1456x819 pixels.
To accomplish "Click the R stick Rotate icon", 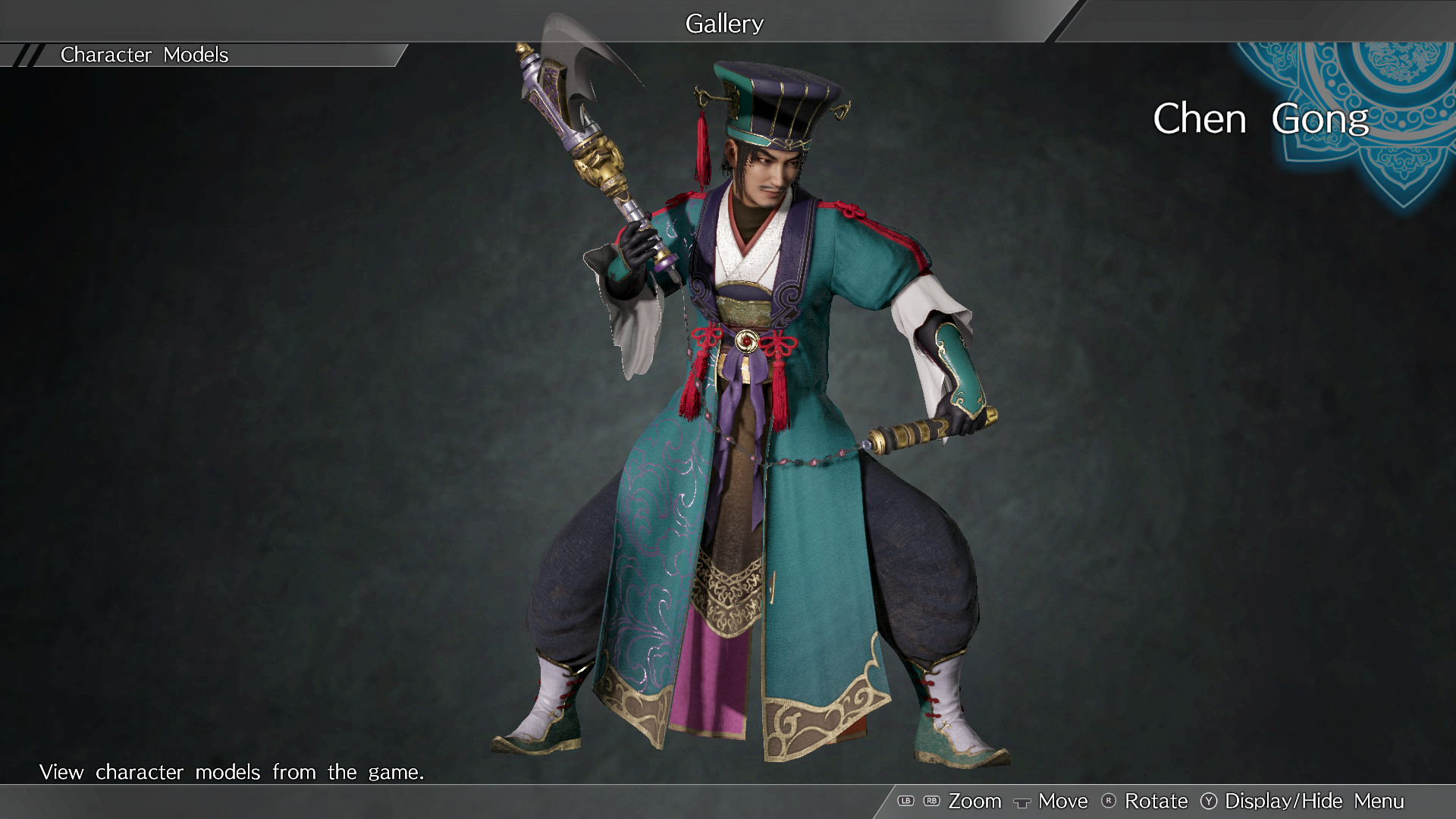I will [1108, 802].
